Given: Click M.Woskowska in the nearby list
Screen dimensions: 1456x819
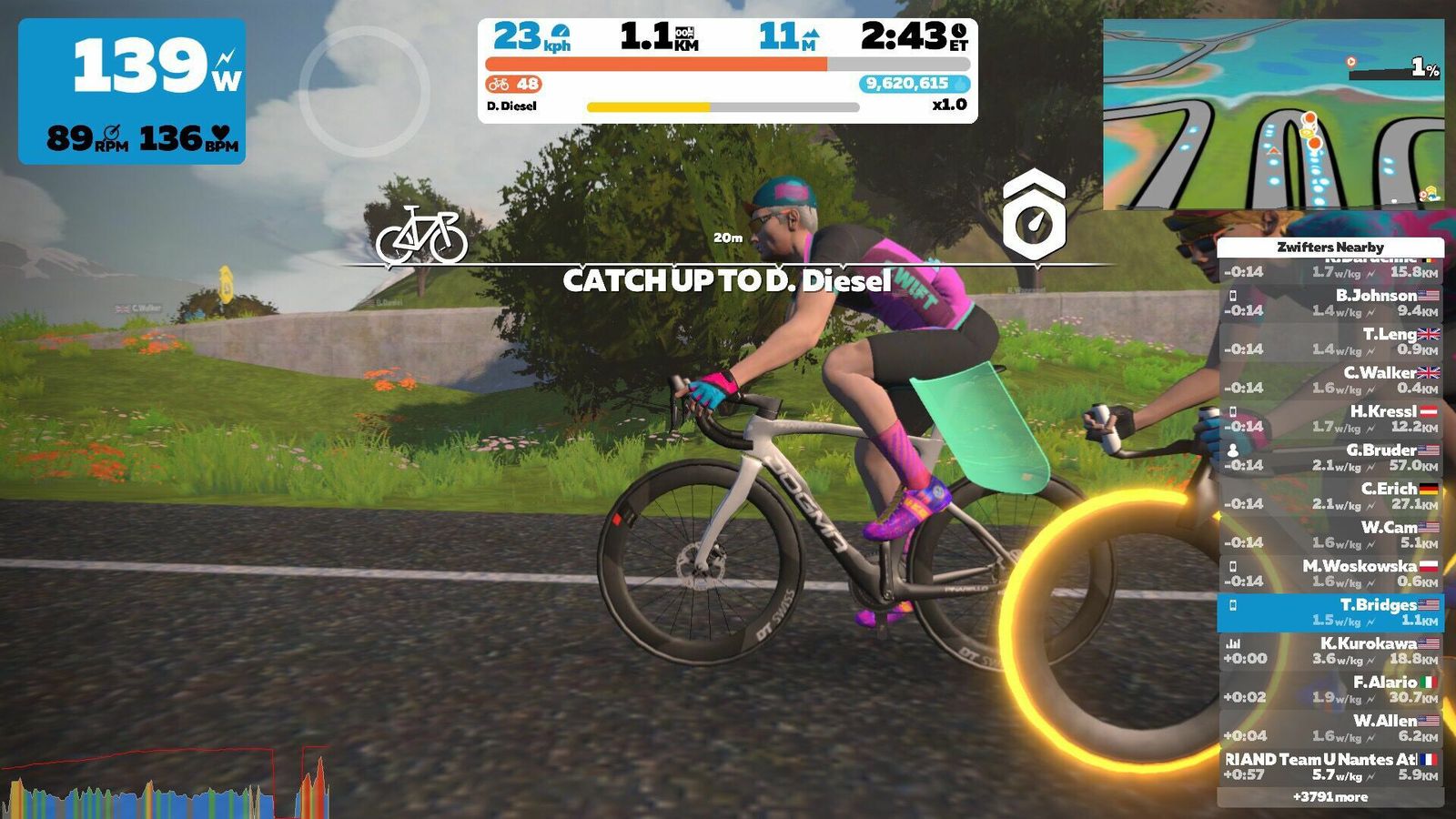Looking at the screenshot, I should click(1330, 573).
